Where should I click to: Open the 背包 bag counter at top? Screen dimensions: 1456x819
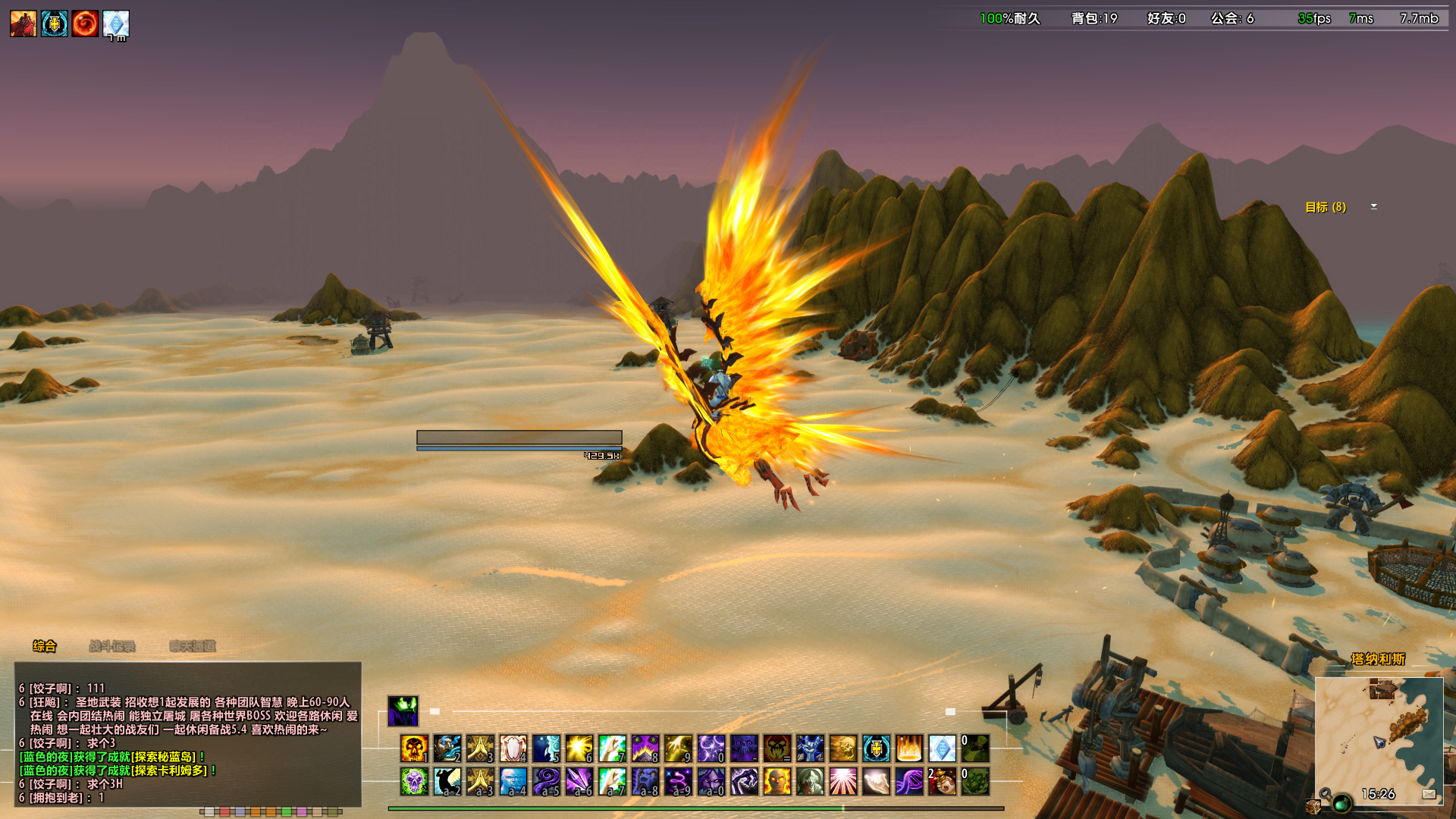1094,18
